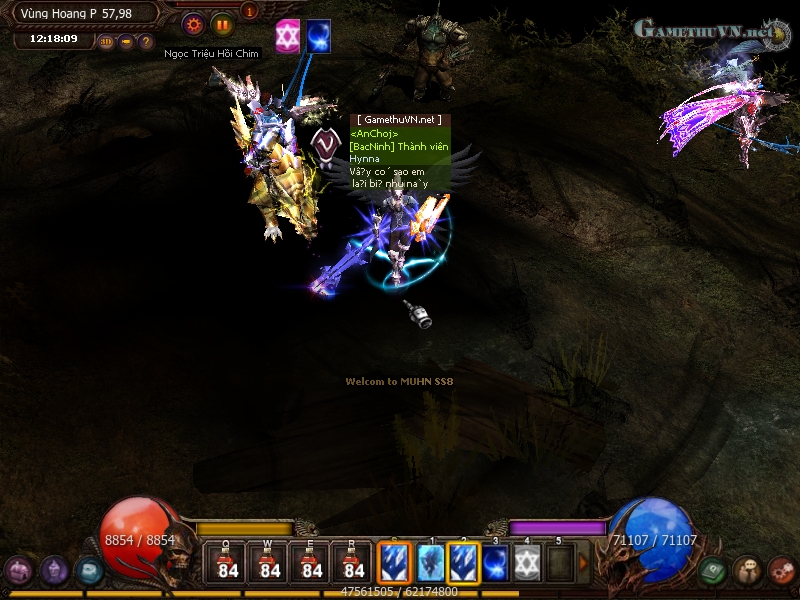Open the pink treasure chest inventory button
Viewport: 800px width, 600px height.
pos(18,571)
